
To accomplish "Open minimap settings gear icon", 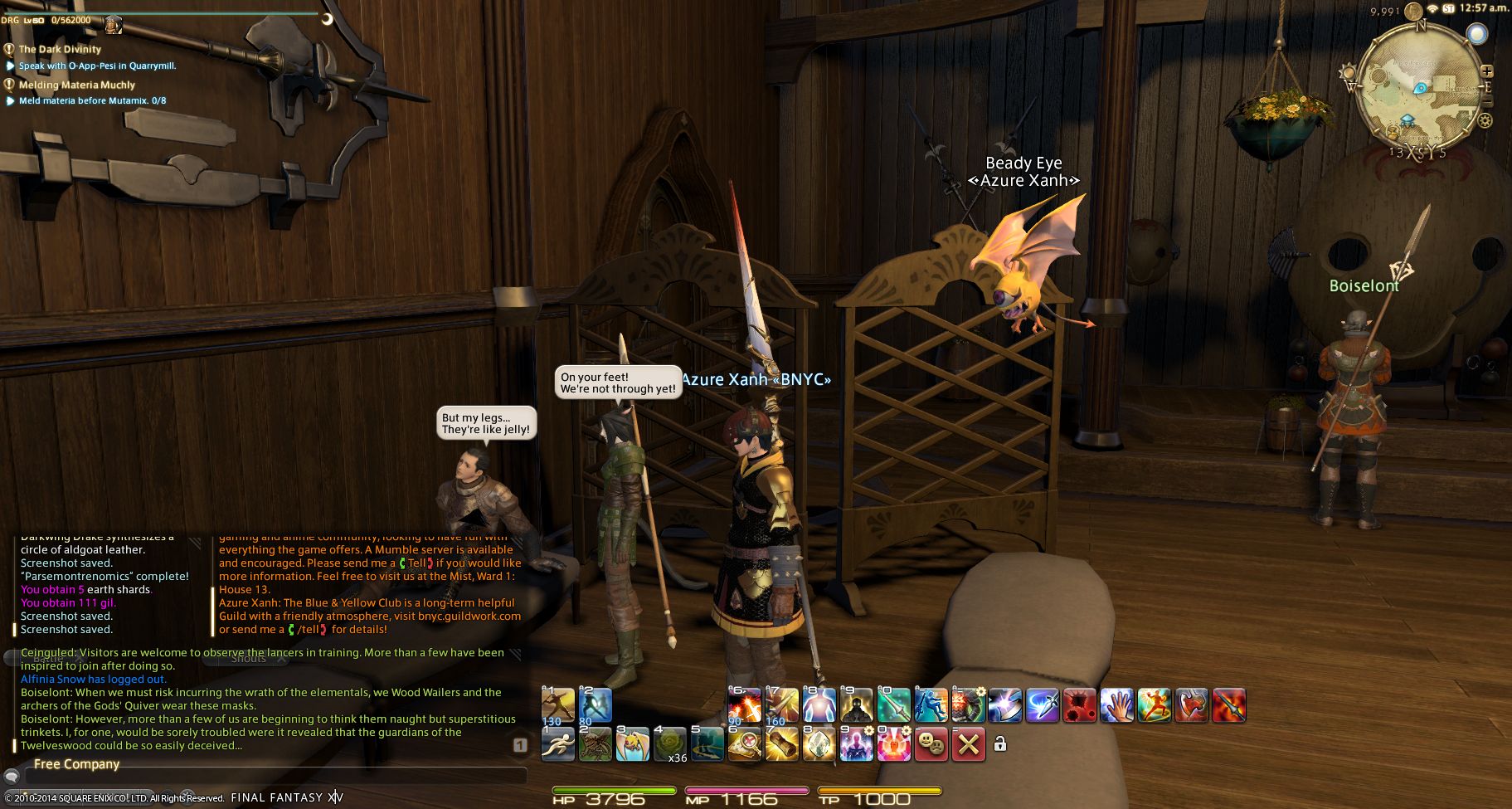I will coord(1485,120).
